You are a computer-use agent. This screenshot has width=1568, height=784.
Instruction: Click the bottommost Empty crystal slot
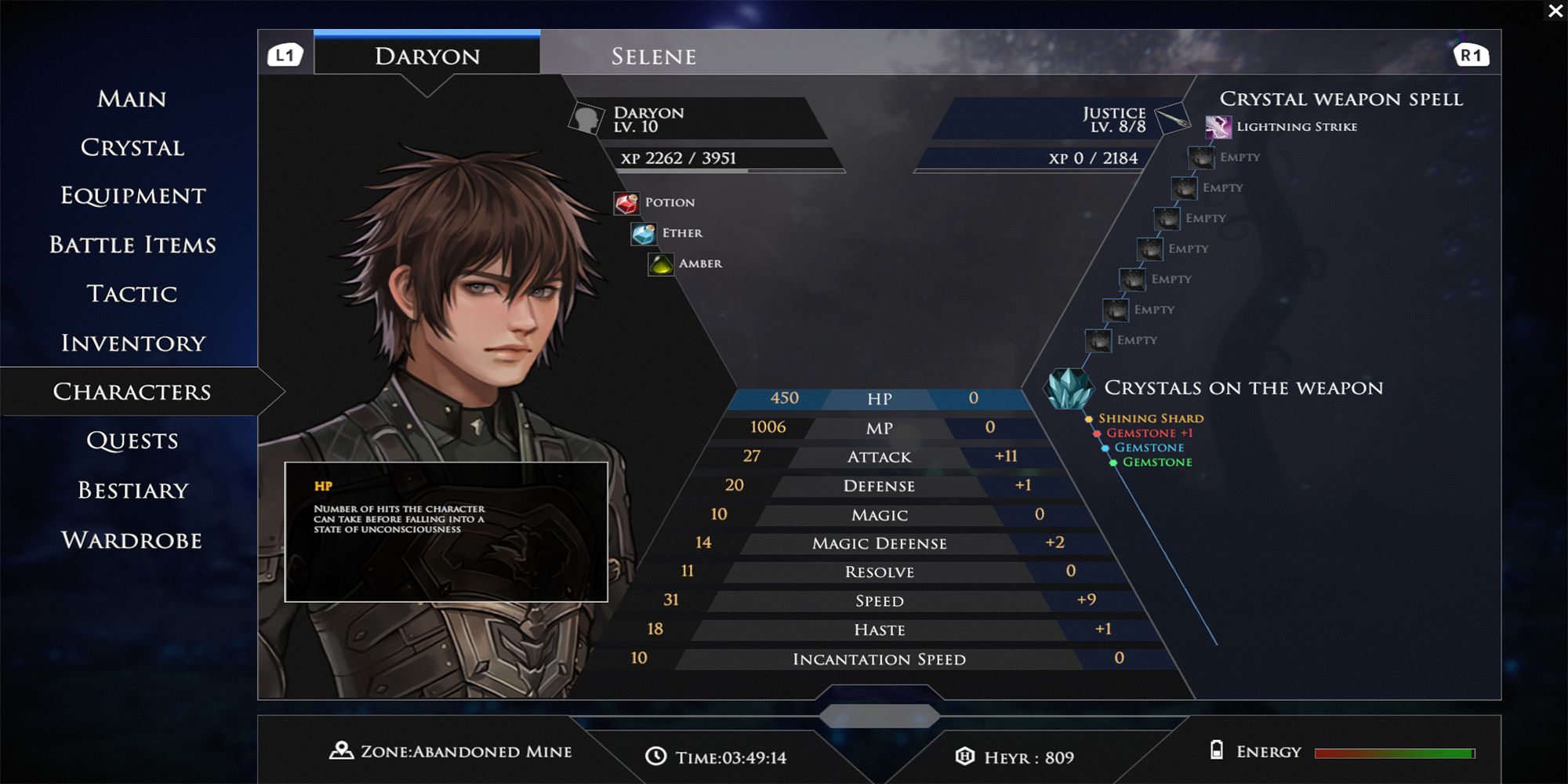1097,339
